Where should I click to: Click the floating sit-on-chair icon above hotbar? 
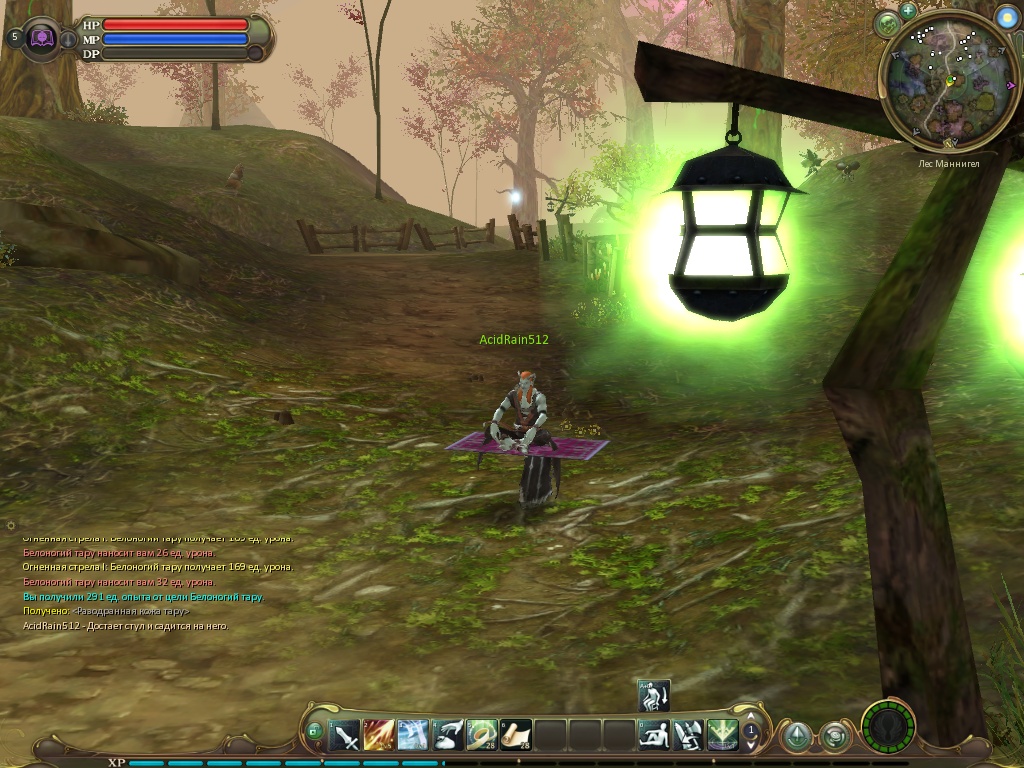click(654, 696)
